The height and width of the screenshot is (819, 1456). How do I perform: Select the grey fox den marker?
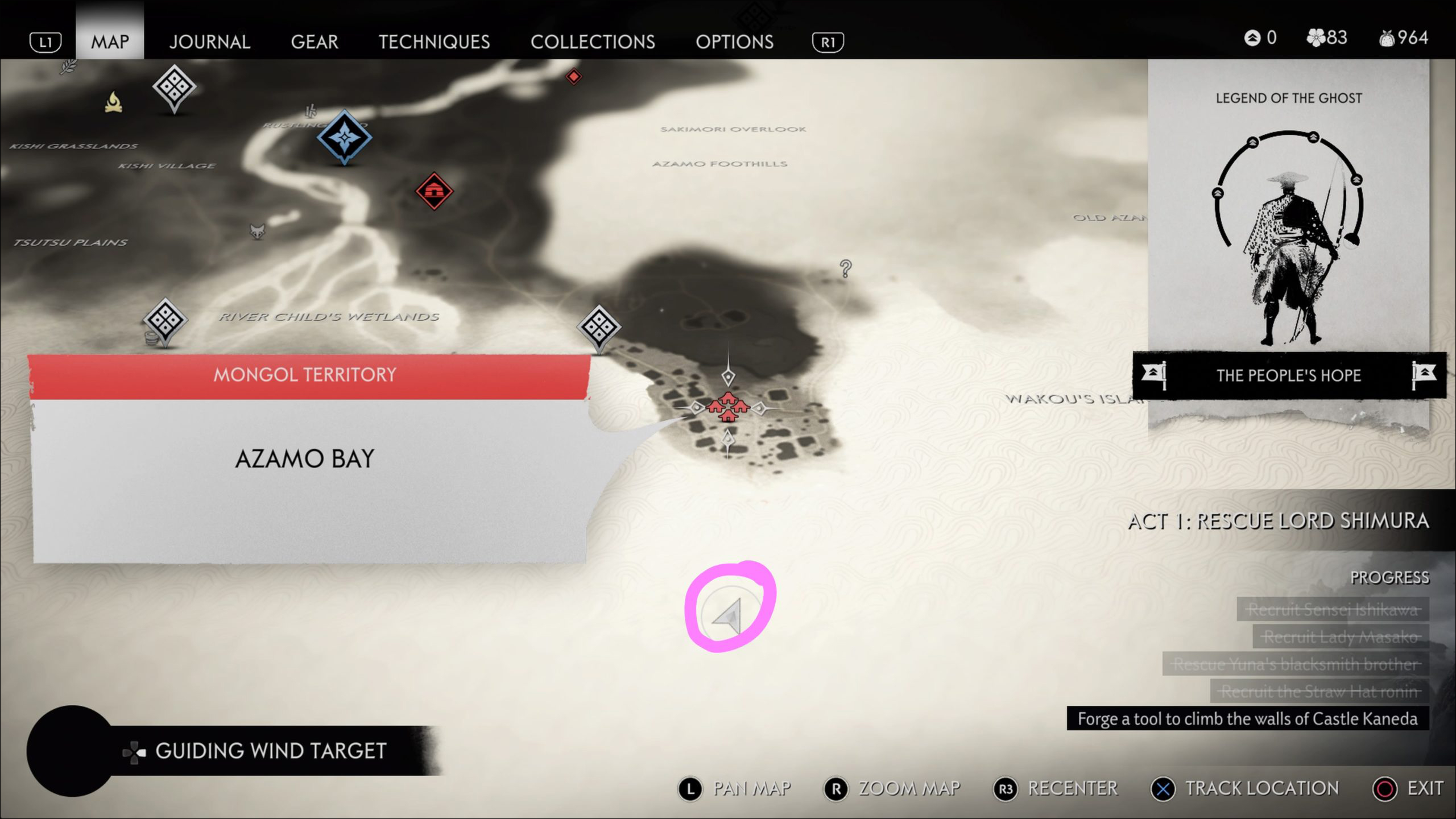(x=257, y=231)
